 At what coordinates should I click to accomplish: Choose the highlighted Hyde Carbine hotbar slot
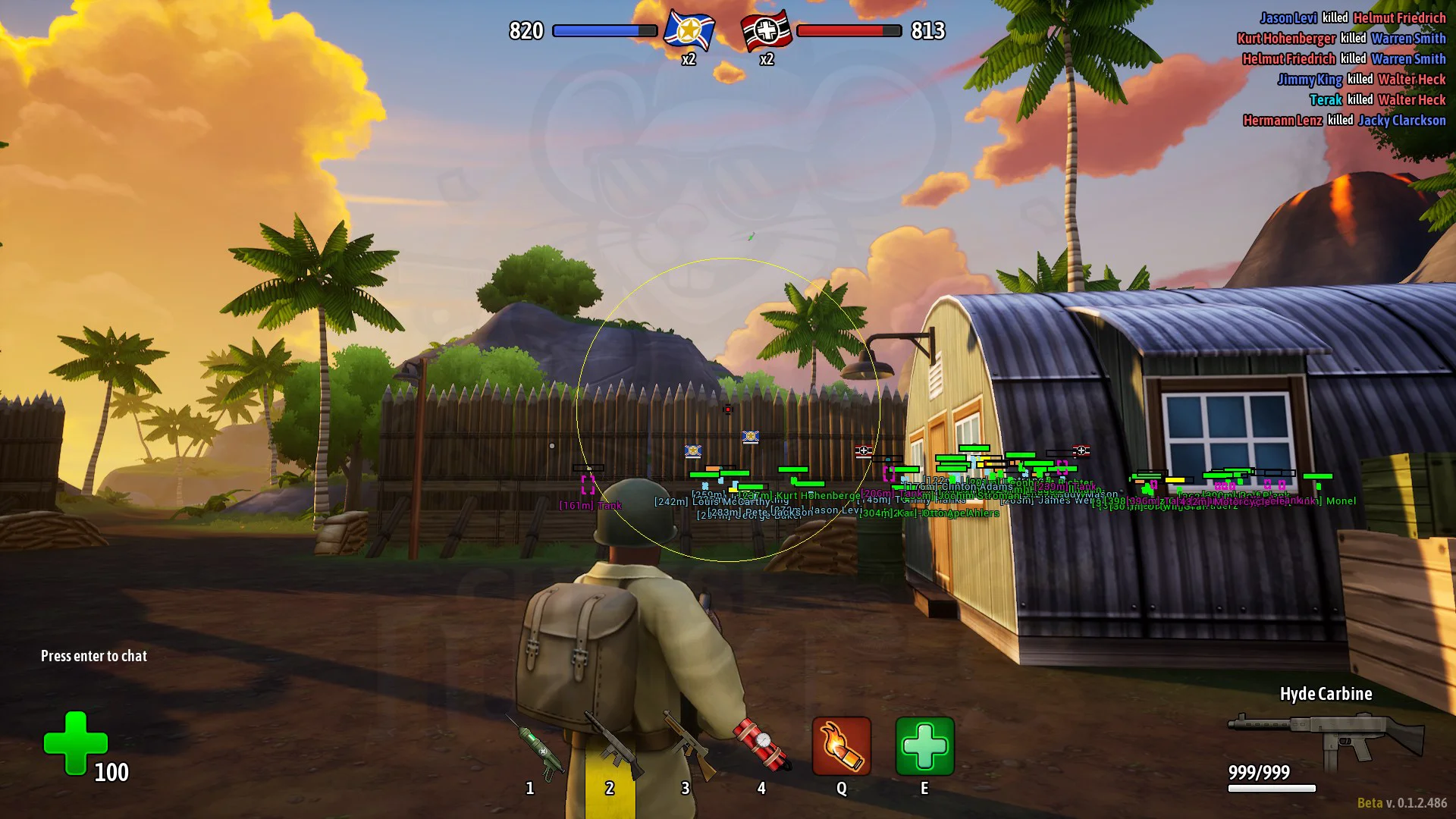click(x=610, y=751)
